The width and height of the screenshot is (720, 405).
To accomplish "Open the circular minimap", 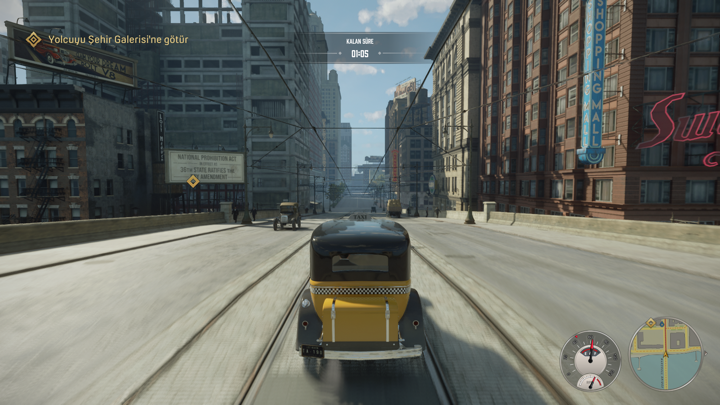I will point(665,354).
